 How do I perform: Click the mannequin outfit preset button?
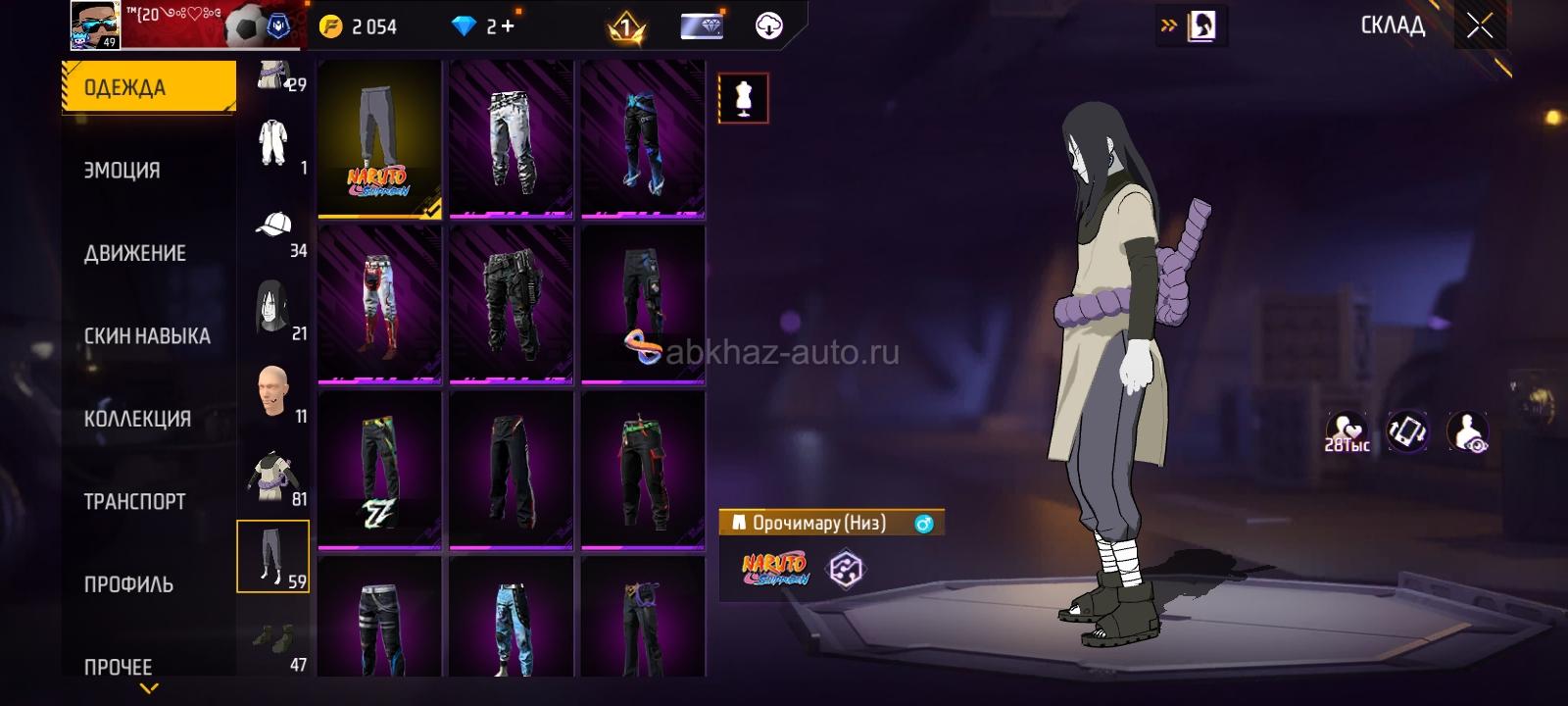pyautogui.click(x=743, y=98)
